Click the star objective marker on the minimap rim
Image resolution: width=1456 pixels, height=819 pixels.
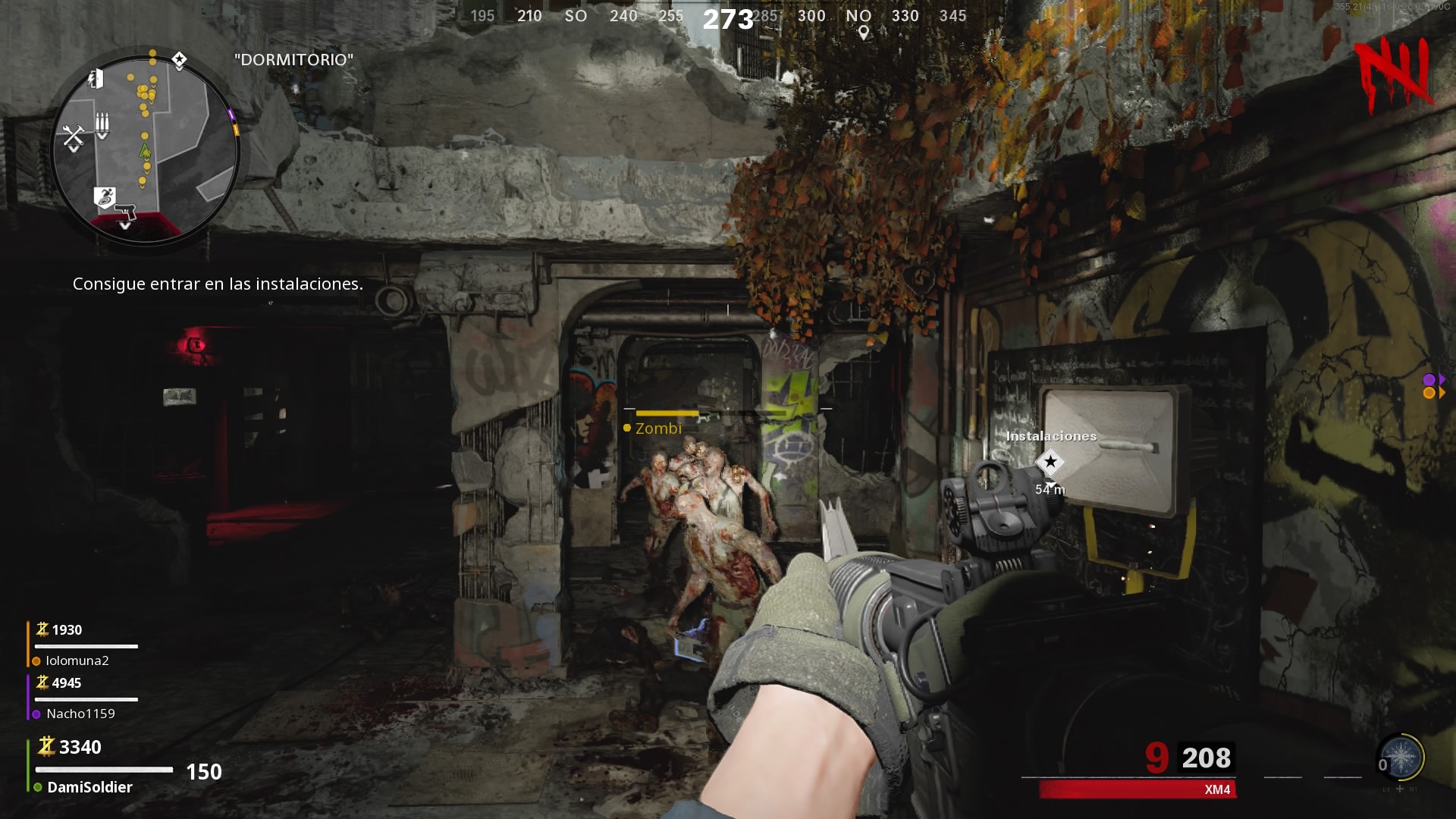(x=179, y=60)
